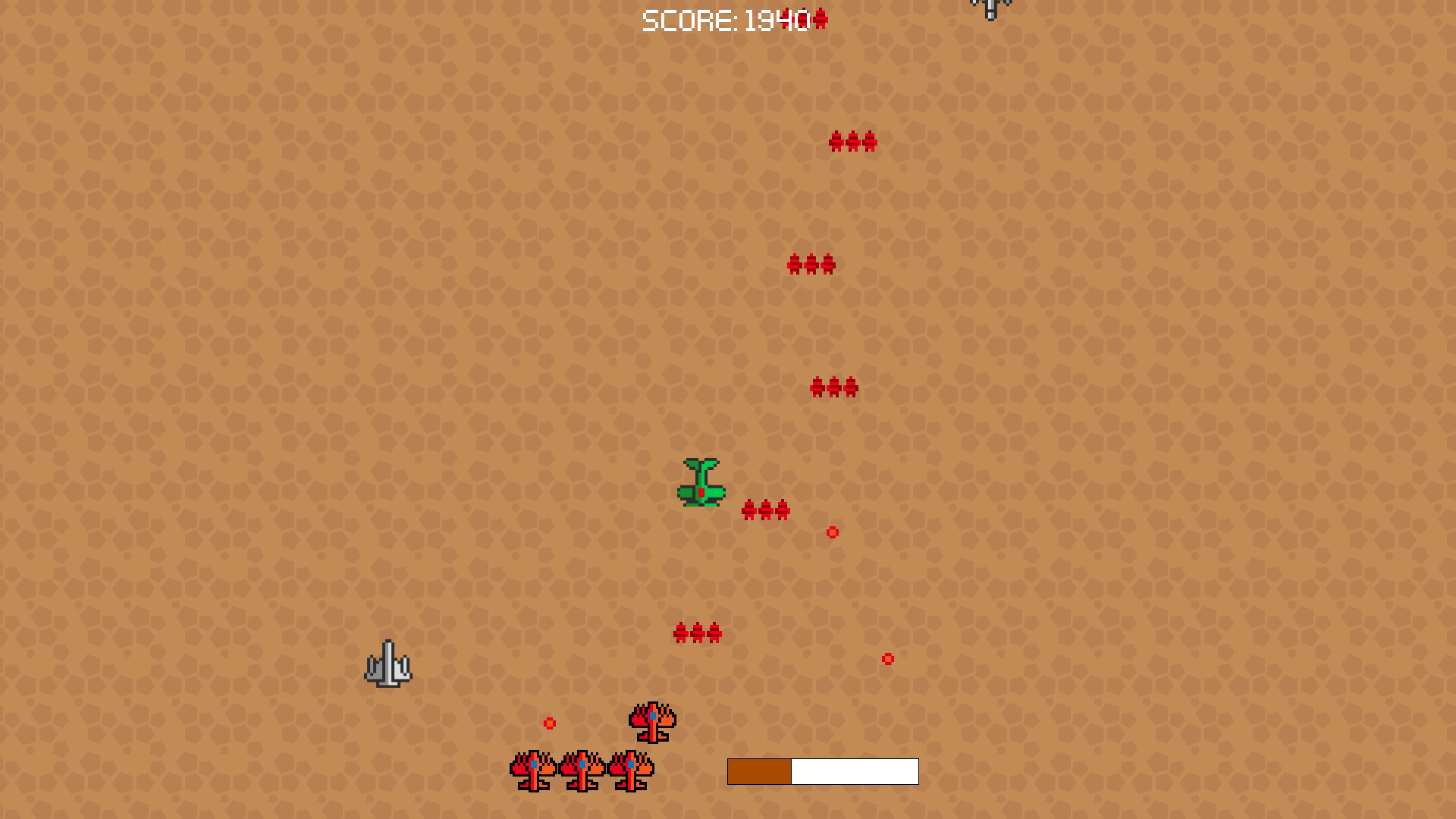Select the third trio of red enemies midscreen
This screenshot has width=1456, height=819.
pos(834,388)
